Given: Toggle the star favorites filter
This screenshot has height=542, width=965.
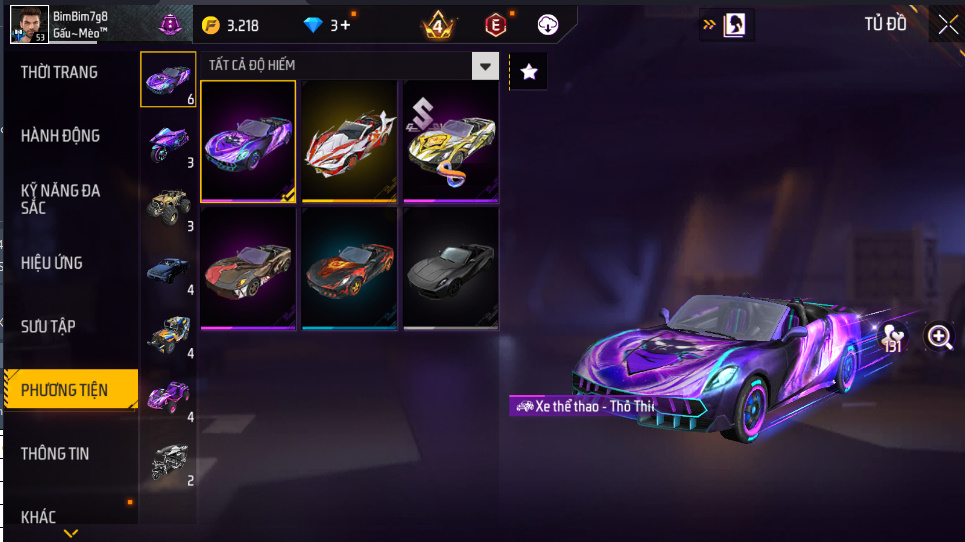Looking at the screenshot, I should click(x=529, y=71).
